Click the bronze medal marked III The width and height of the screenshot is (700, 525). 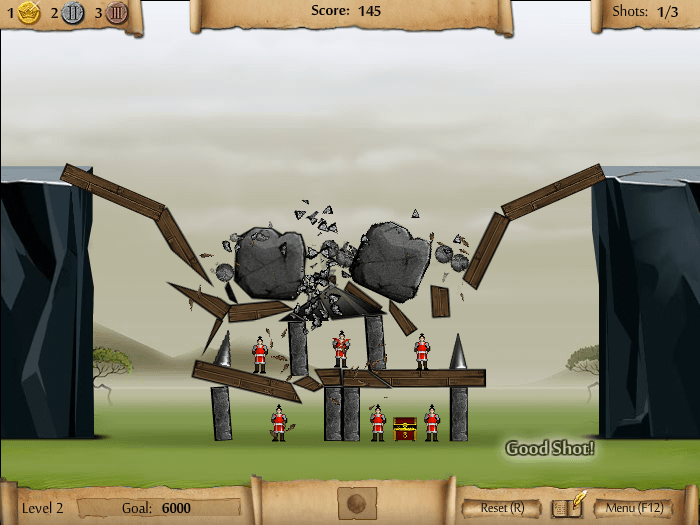[116, 13]
